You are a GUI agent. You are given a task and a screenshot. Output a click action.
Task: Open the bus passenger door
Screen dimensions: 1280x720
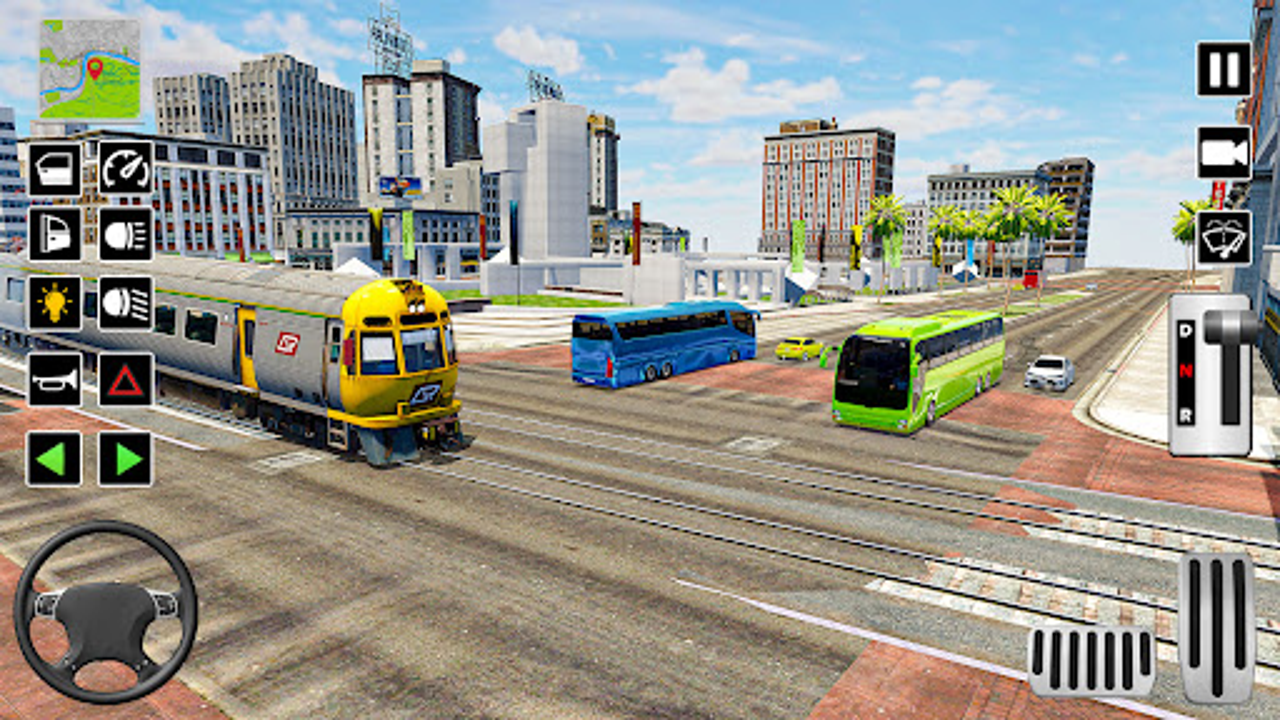click(57, 168)
